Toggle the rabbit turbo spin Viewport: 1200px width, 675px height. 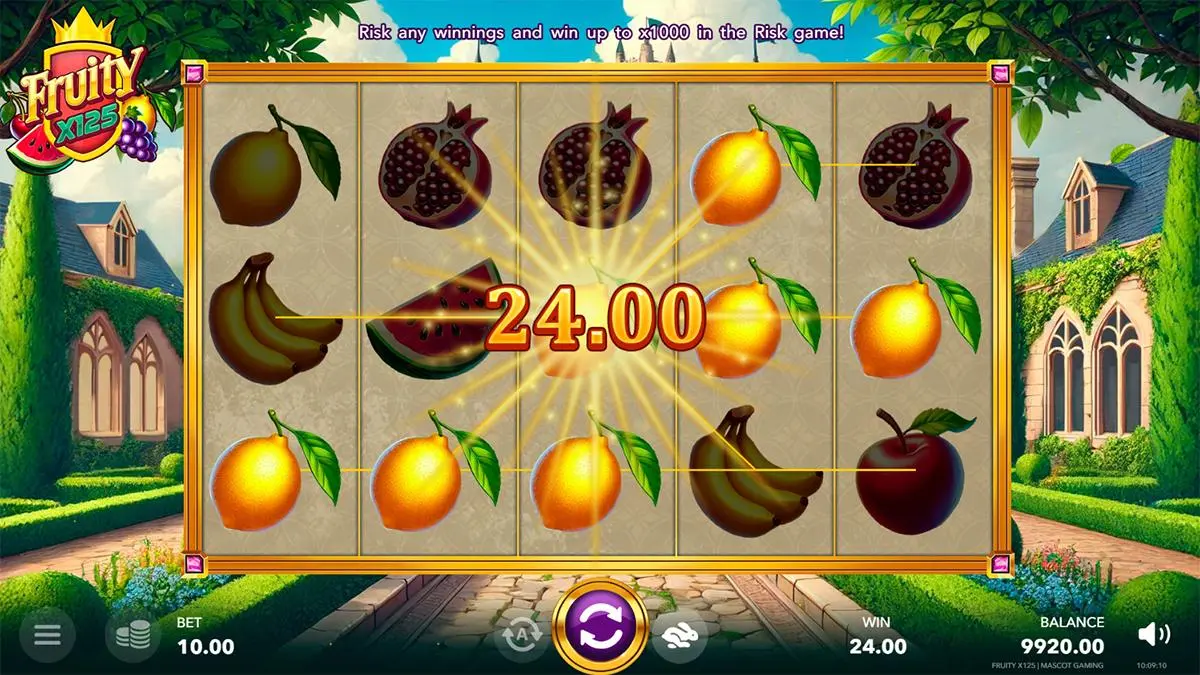[679, 634]
